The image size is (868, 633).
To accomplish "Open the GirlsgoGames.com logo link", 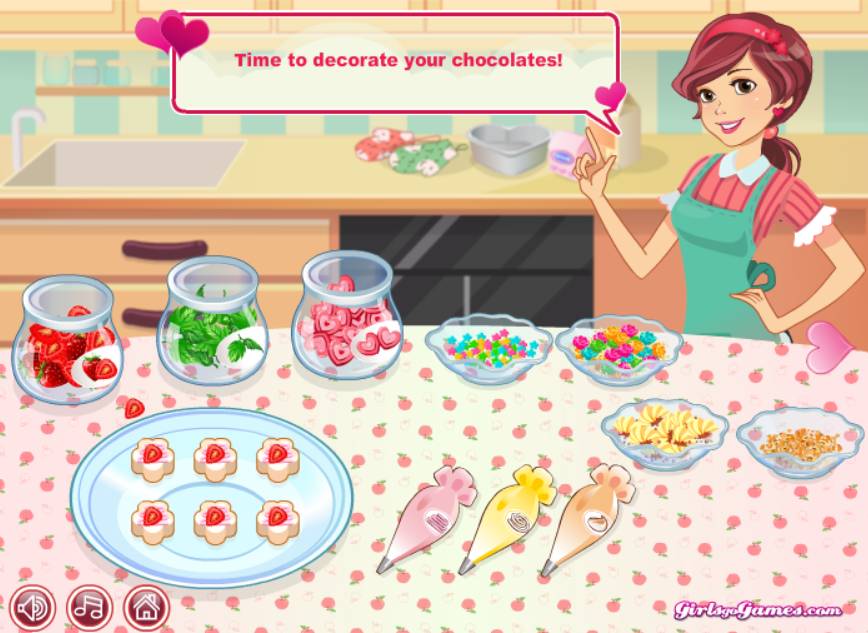I will click(757, 610).
